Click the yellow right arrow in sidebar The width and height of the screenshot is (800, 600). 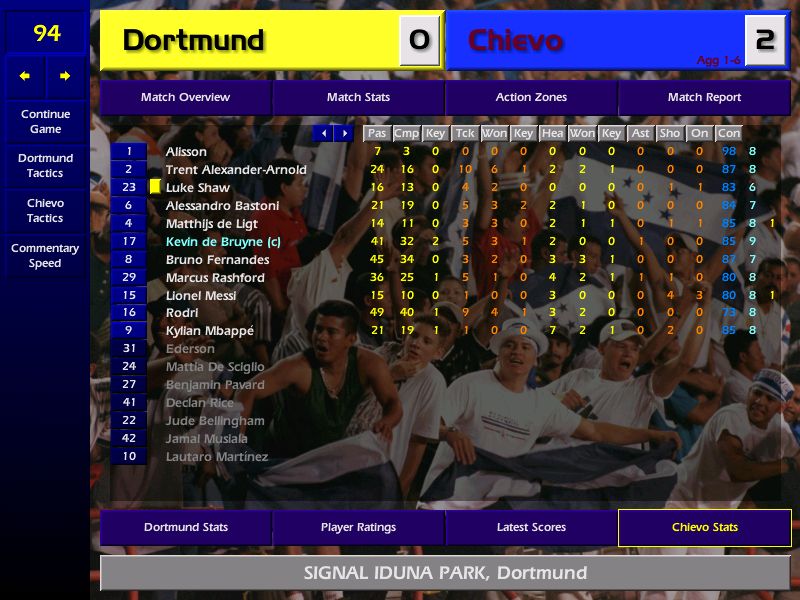click(x=65, y=76)
